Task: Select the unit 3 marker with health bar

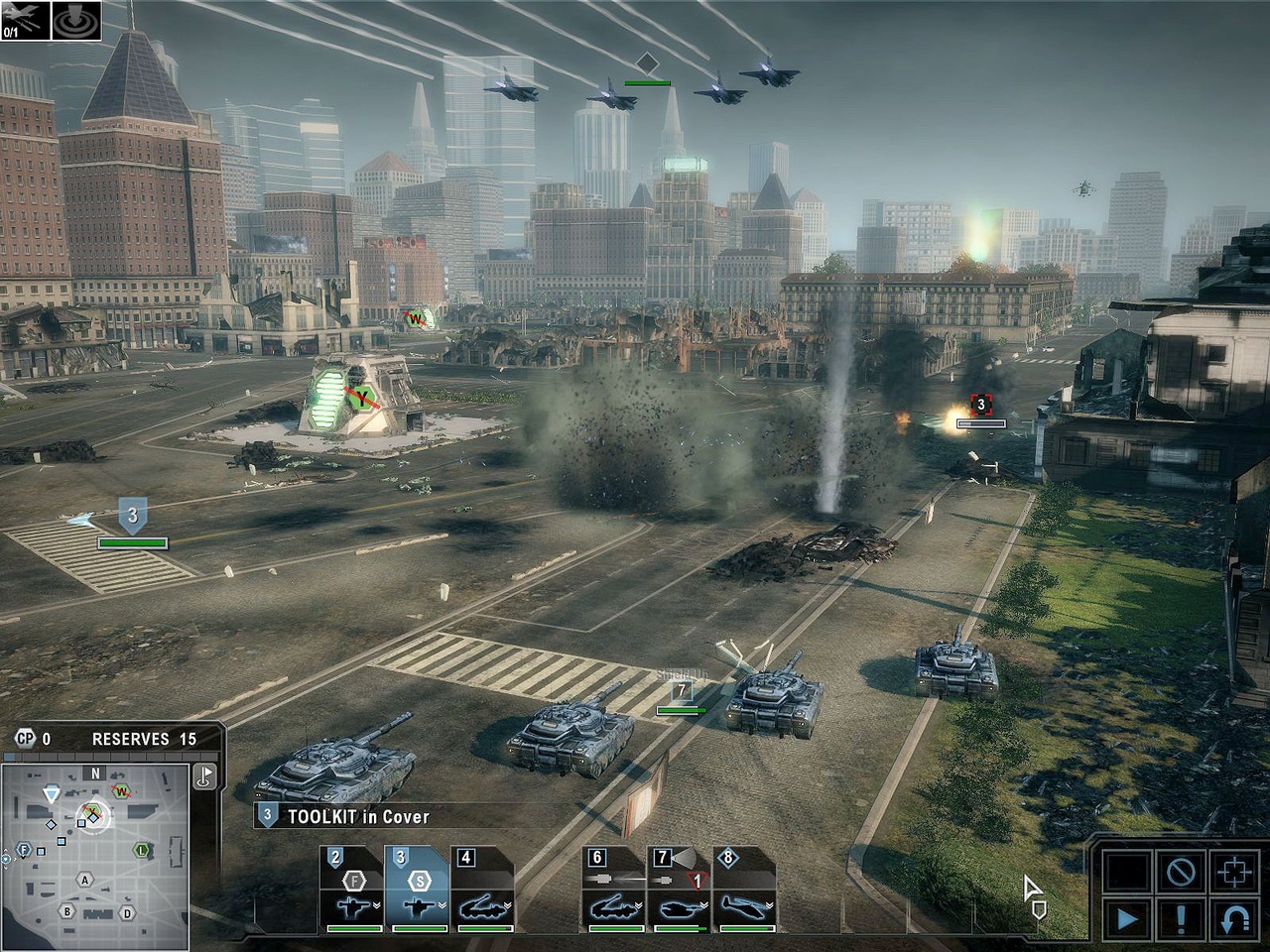Action: point(133,517)
